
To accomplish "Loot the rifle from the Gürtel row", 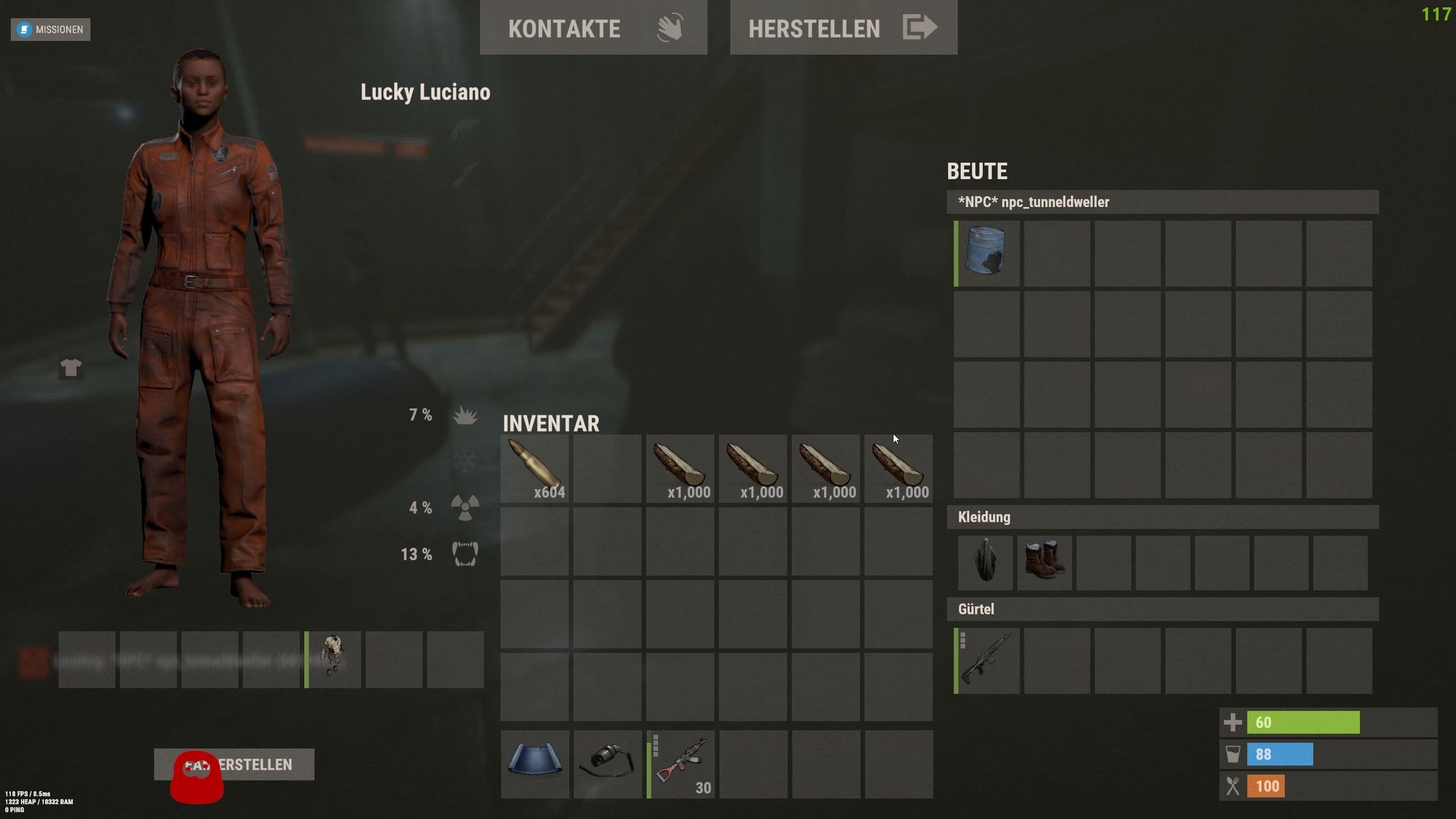I will click(986, 660).
